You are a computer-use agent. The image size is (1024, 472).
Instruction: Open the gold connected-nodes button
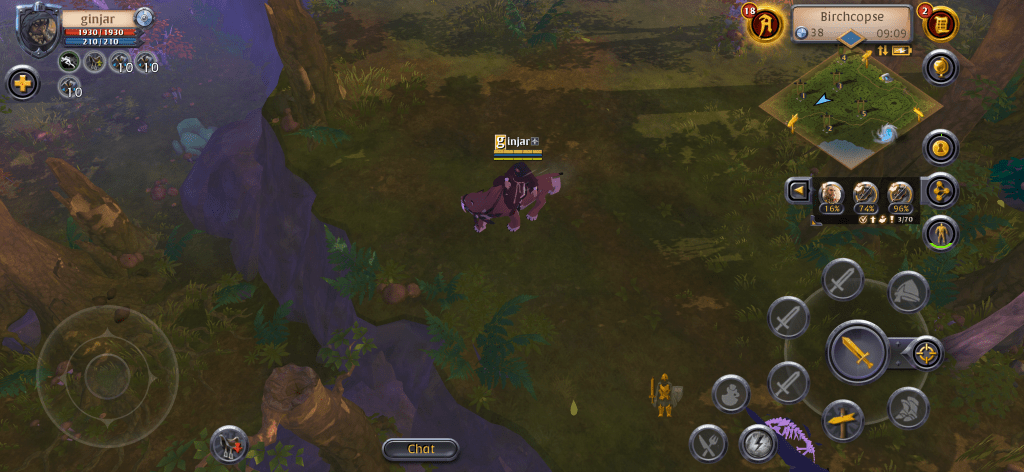pyautogui.click(x=941, y=190)
